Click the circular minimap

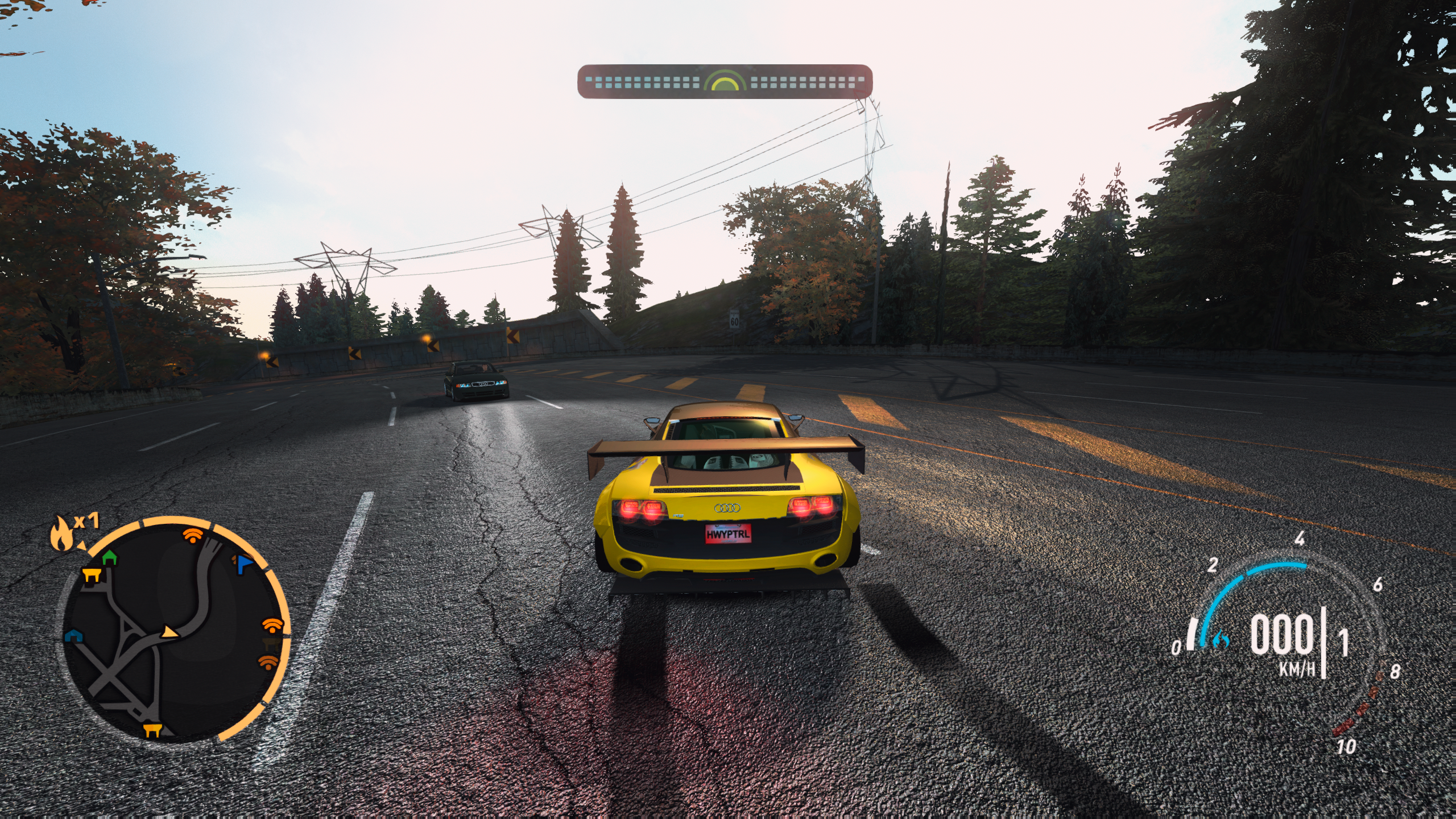click(175, 631)
